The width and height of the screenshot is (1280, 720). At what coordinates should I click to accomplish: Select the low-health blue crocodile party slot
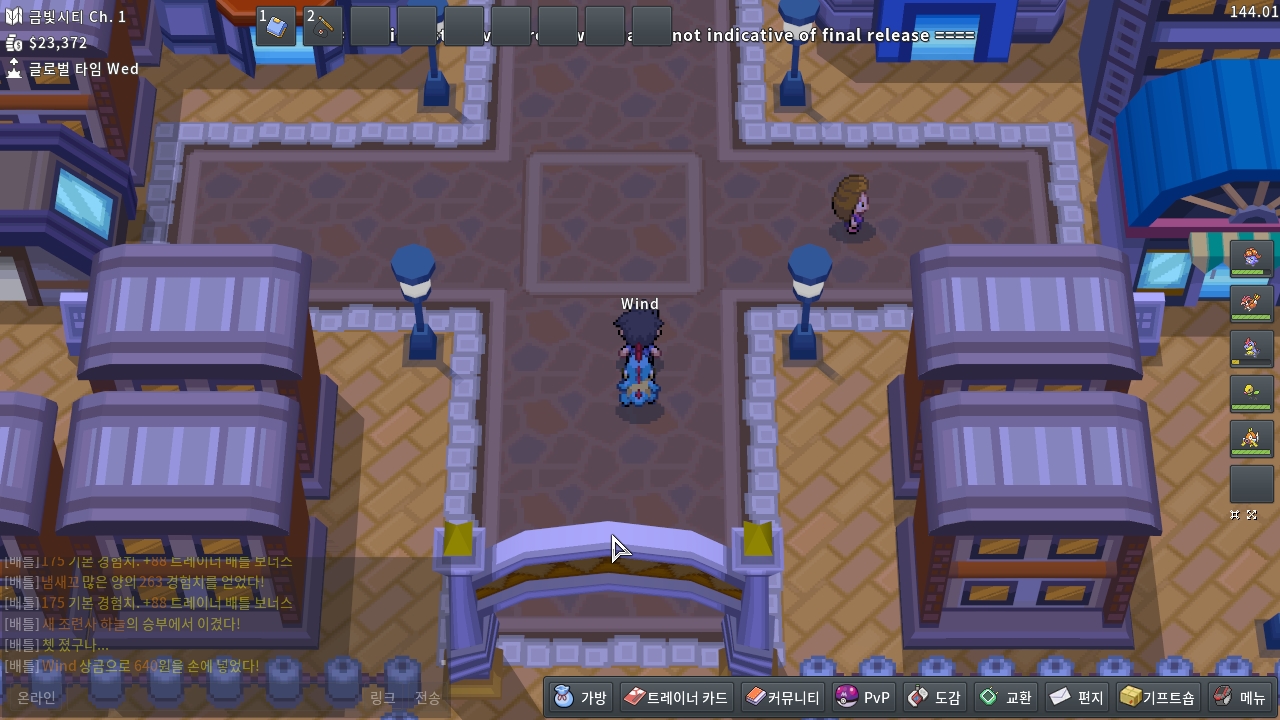pyautogui.click(x=1251, y=348)
